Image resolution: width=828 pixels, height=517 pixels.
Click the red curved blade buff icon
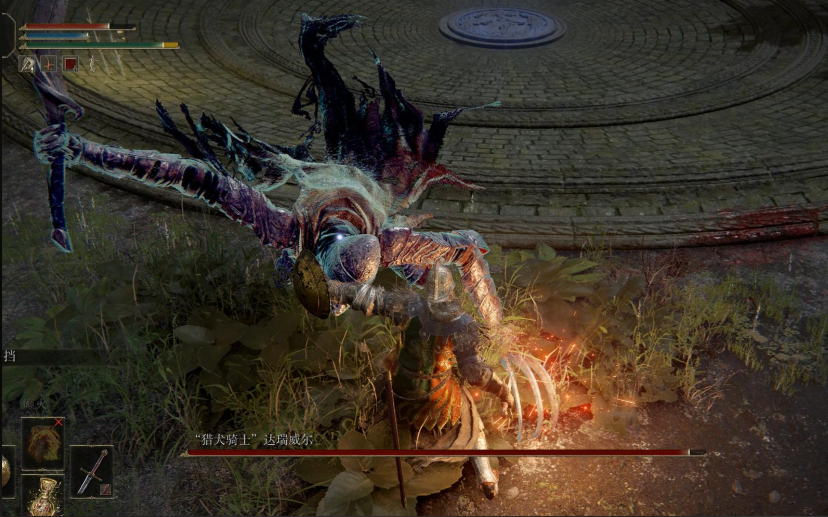49,64
